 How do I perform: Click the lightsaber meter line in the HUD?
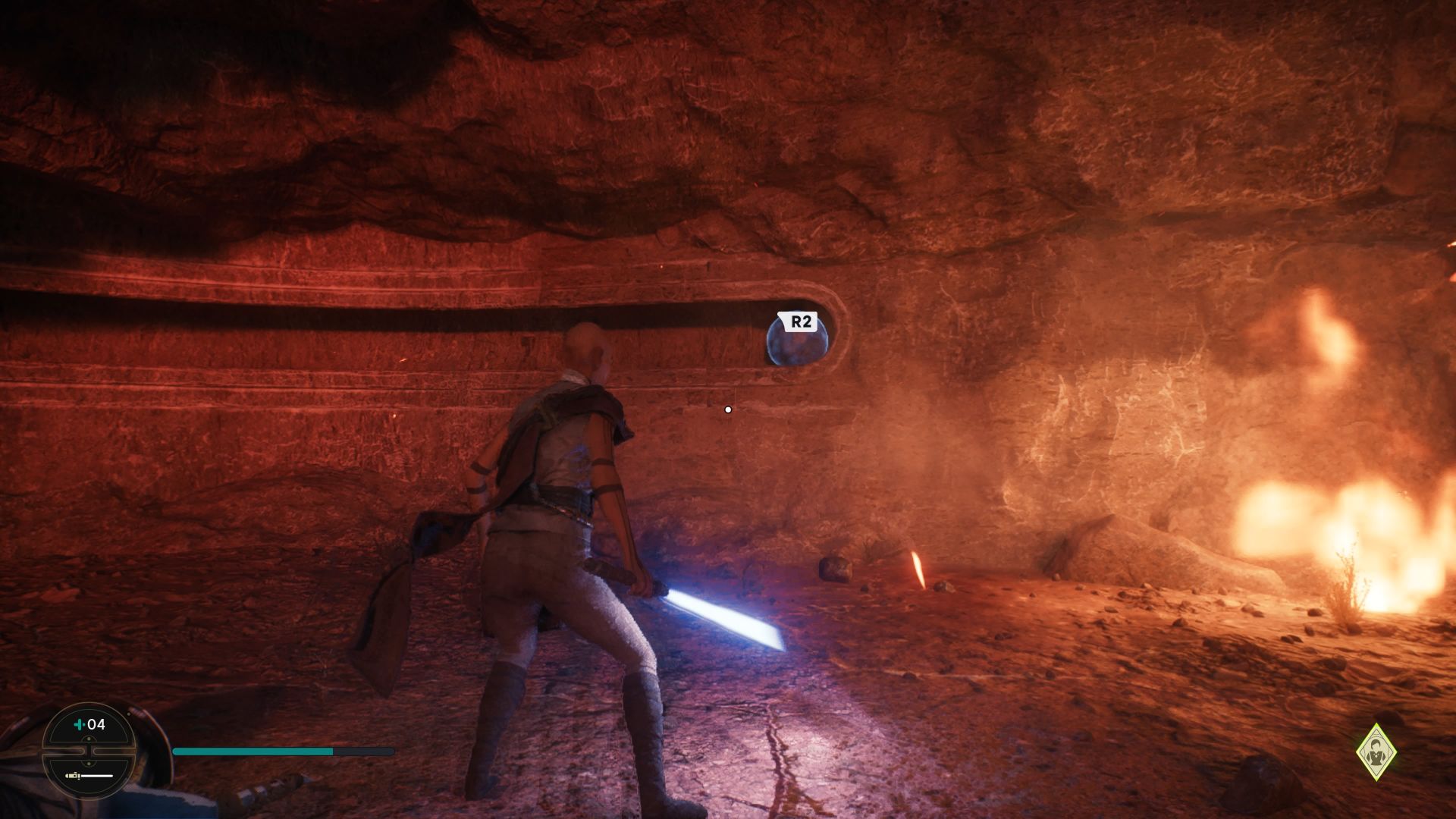click(97, 776)
